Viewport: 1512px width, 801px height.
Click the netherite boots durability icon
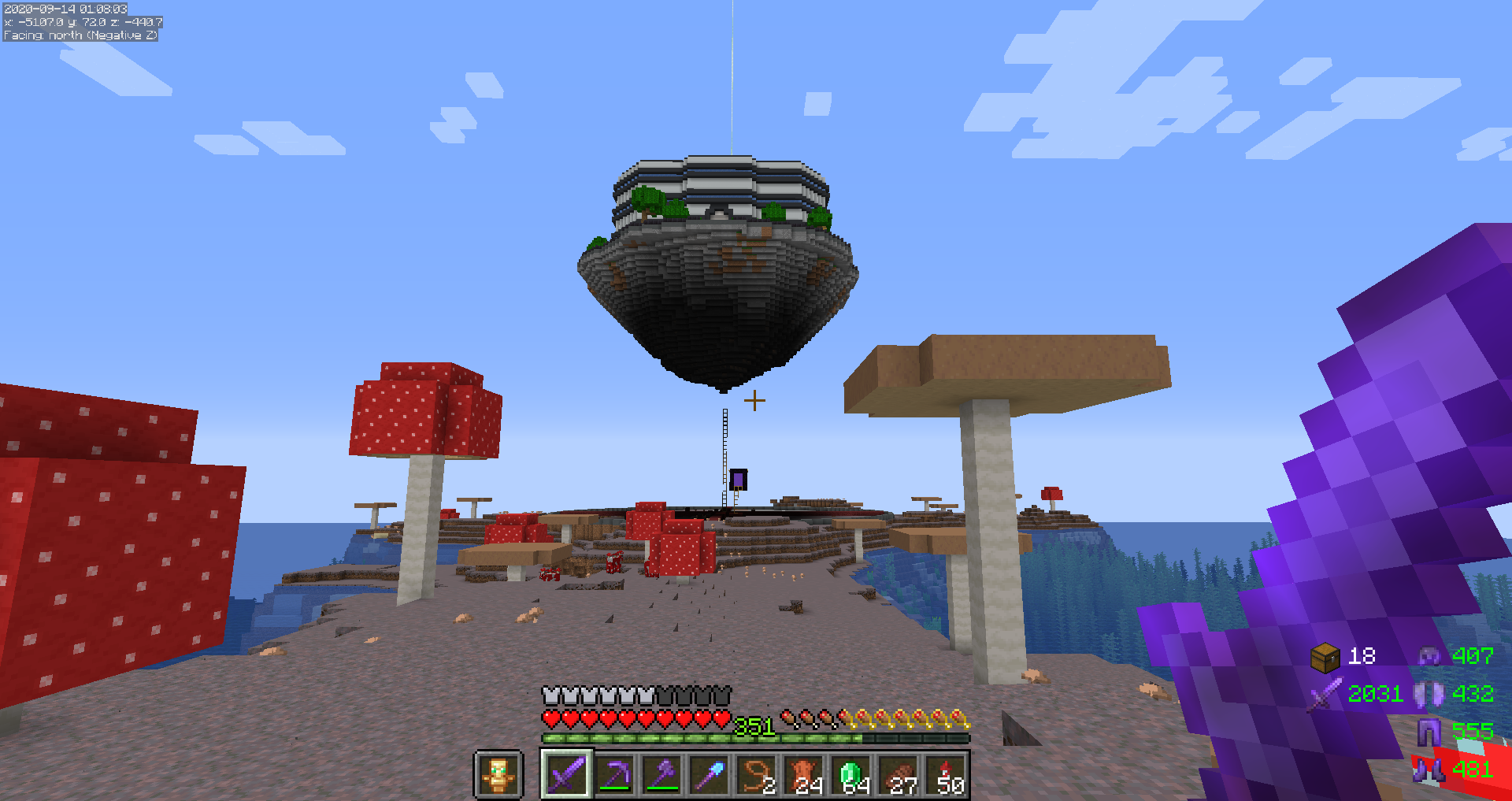1429,769
